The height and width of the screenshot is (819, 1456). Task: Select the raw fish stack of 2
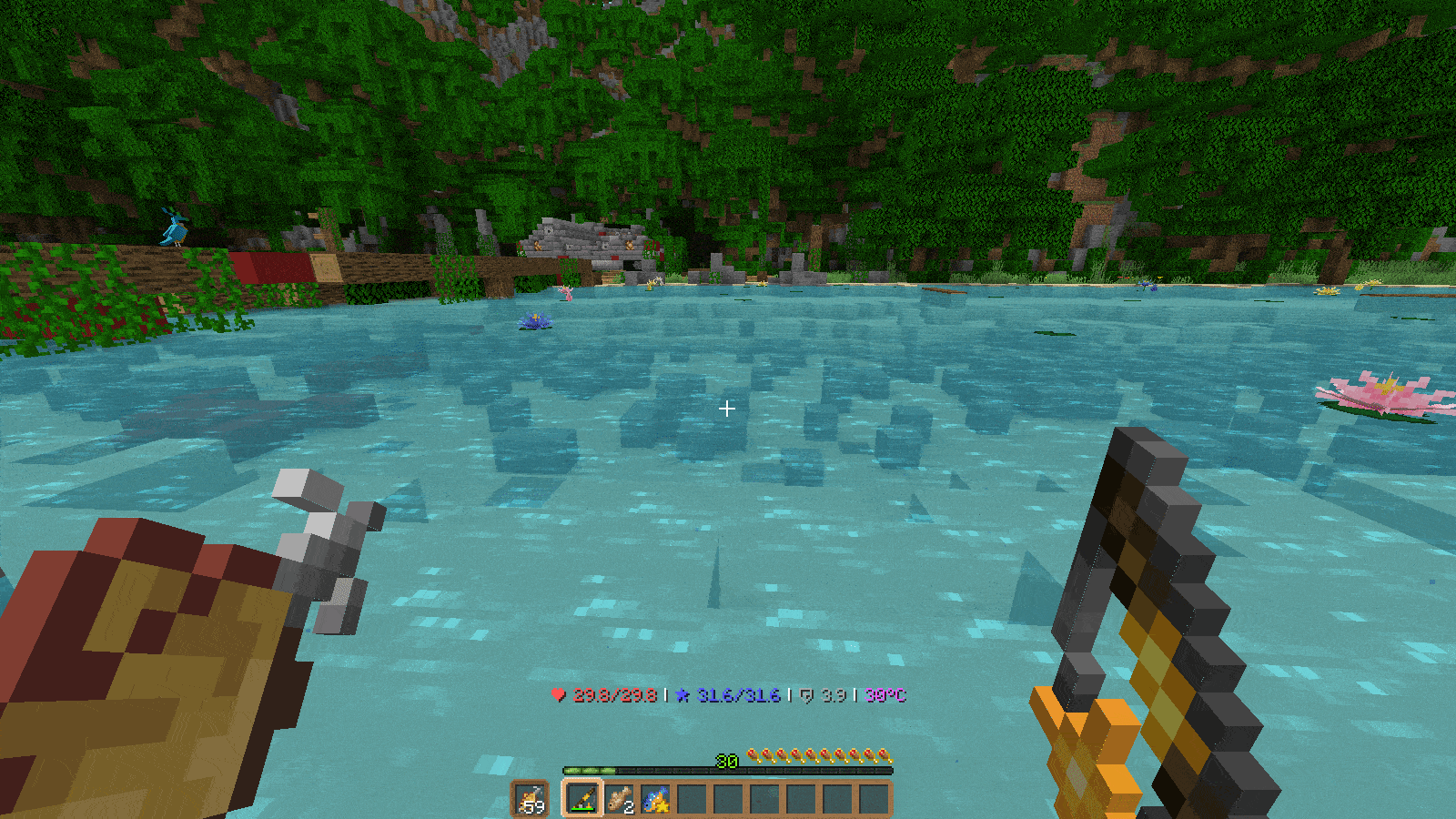(620, 799)
